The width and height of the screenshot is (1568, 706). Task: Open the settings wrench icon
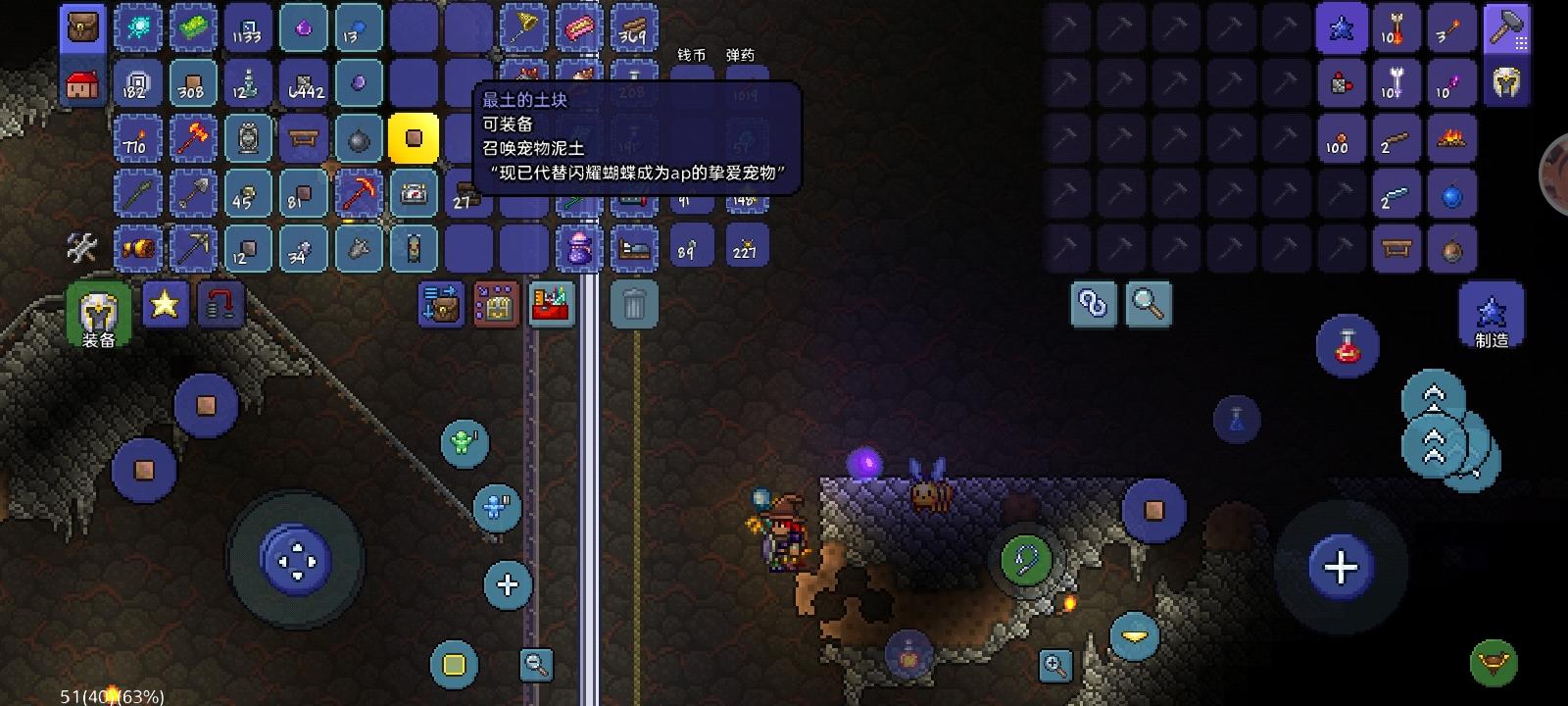pos(83,248)
